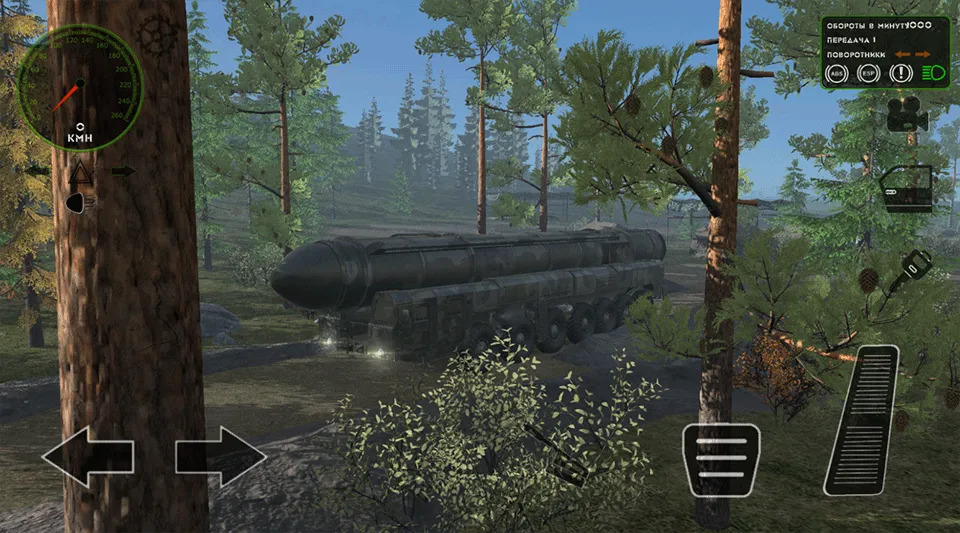Toggle the ABS indicator
The height and width of the screenshot is (533, 960).
(x=836, y=73)
